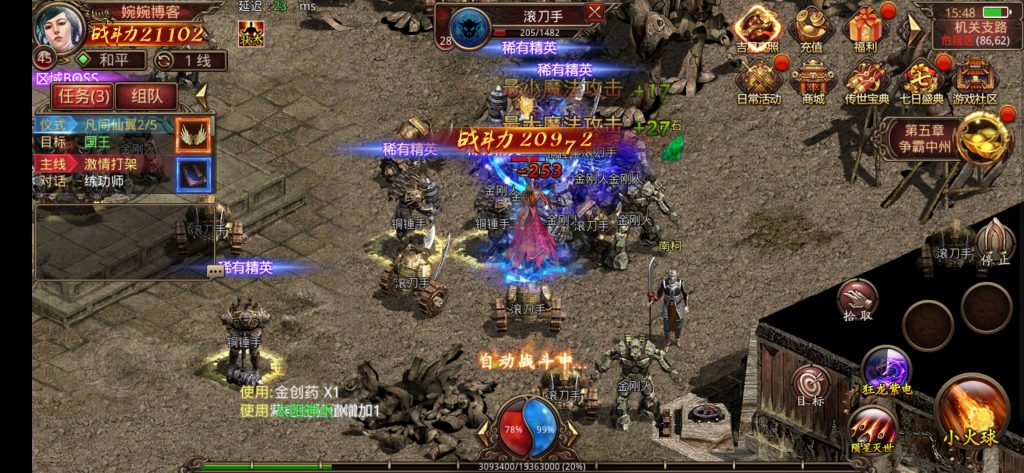1024x473 pixels.
Task: Enter the 商城 shop
Action: coord(812,79)
